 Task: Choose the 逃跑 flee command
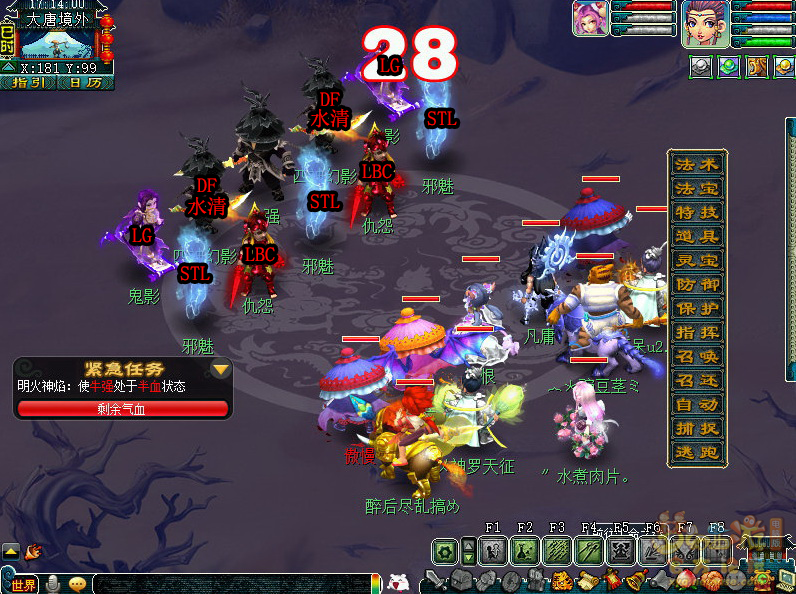tap(697, 453)
